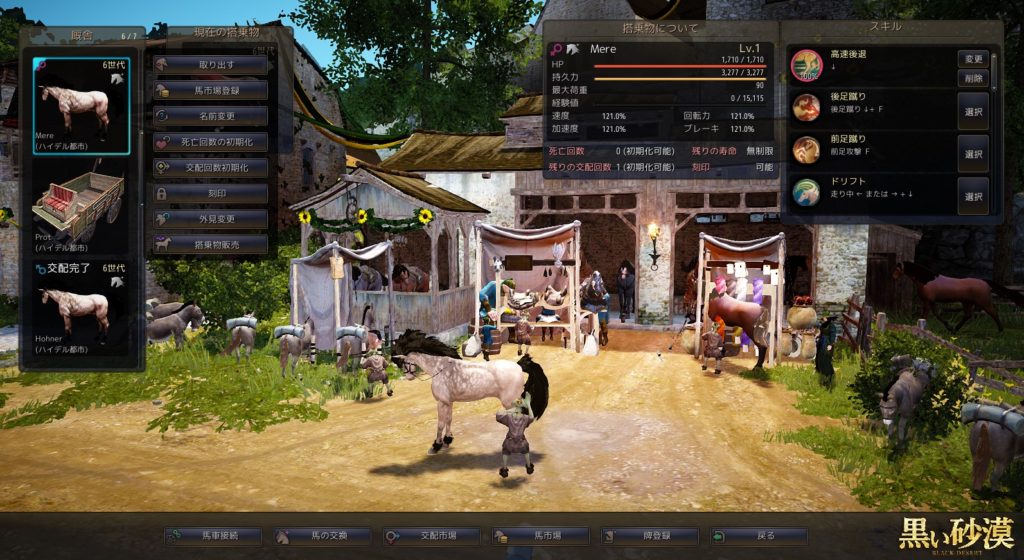Click the 刻印 (brand) button
Viewport: 1024px width, 560px height.
click(x=210, y=193)
